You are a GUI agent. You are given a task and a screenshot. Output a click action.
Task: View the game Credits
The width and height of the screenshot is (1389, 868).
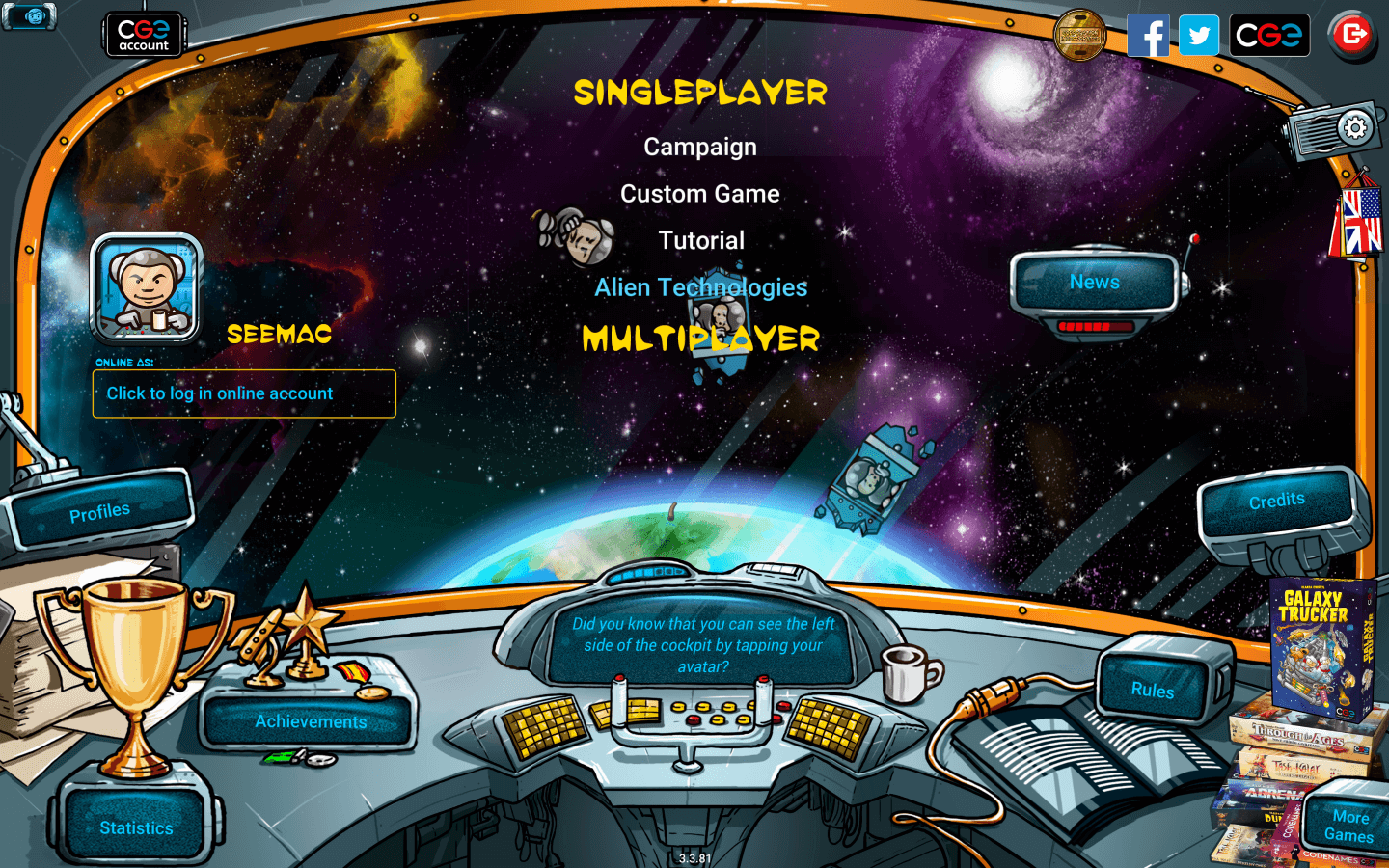tap(1276, 501)
